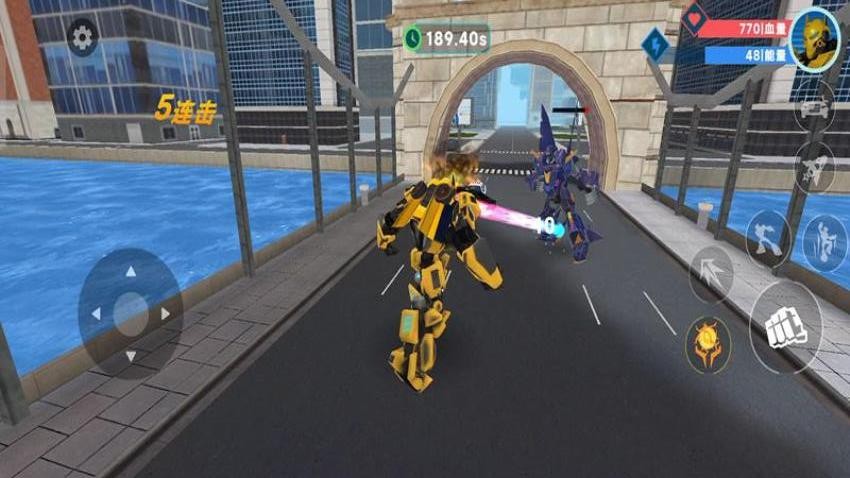This screenshot has height=478, width=850.
Task: Click the joystick's down arrow
Action: 130,356
